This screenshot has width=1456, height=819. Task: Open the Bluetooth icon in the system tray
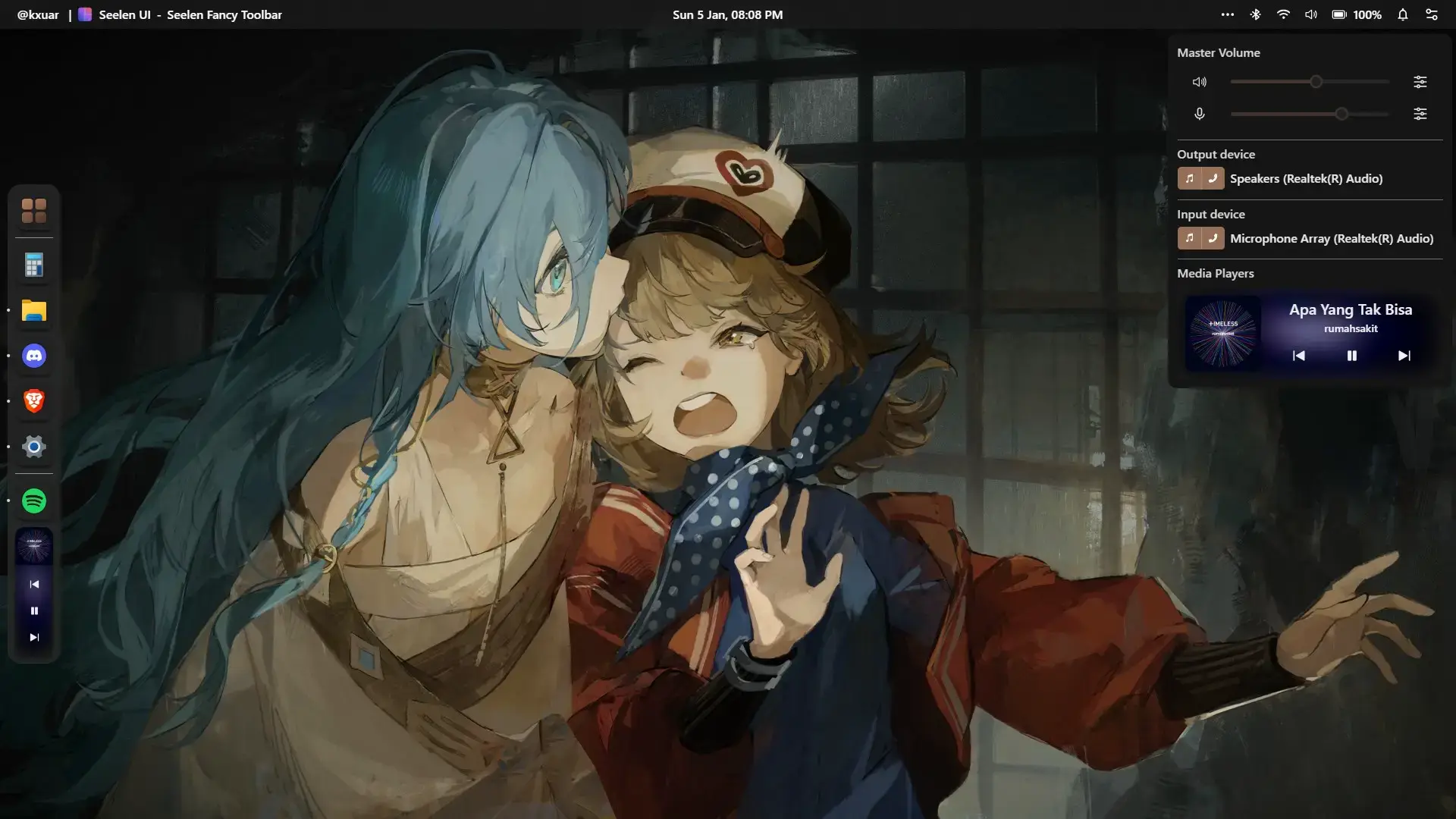point(1256,14)
